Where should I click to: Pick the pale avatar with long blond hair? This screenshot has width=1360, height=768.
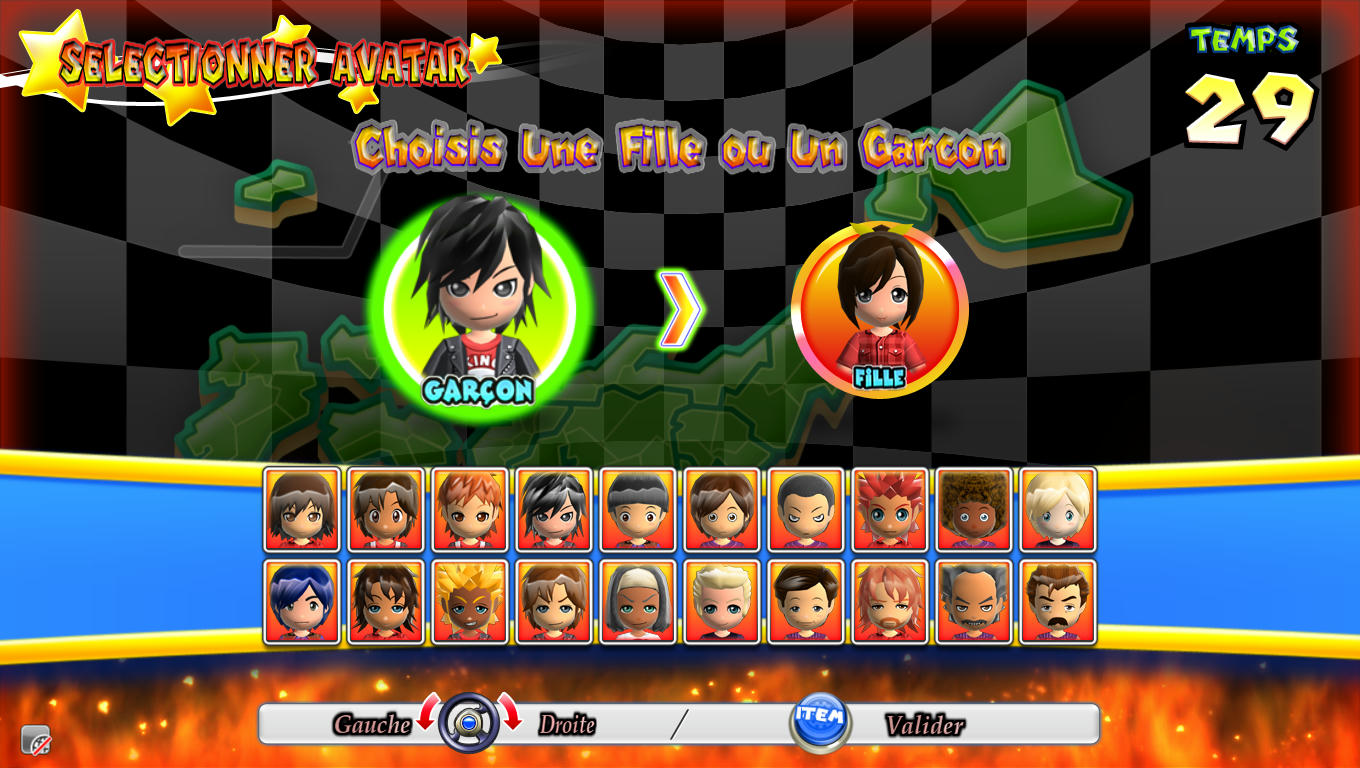(x=1058, y=509)
